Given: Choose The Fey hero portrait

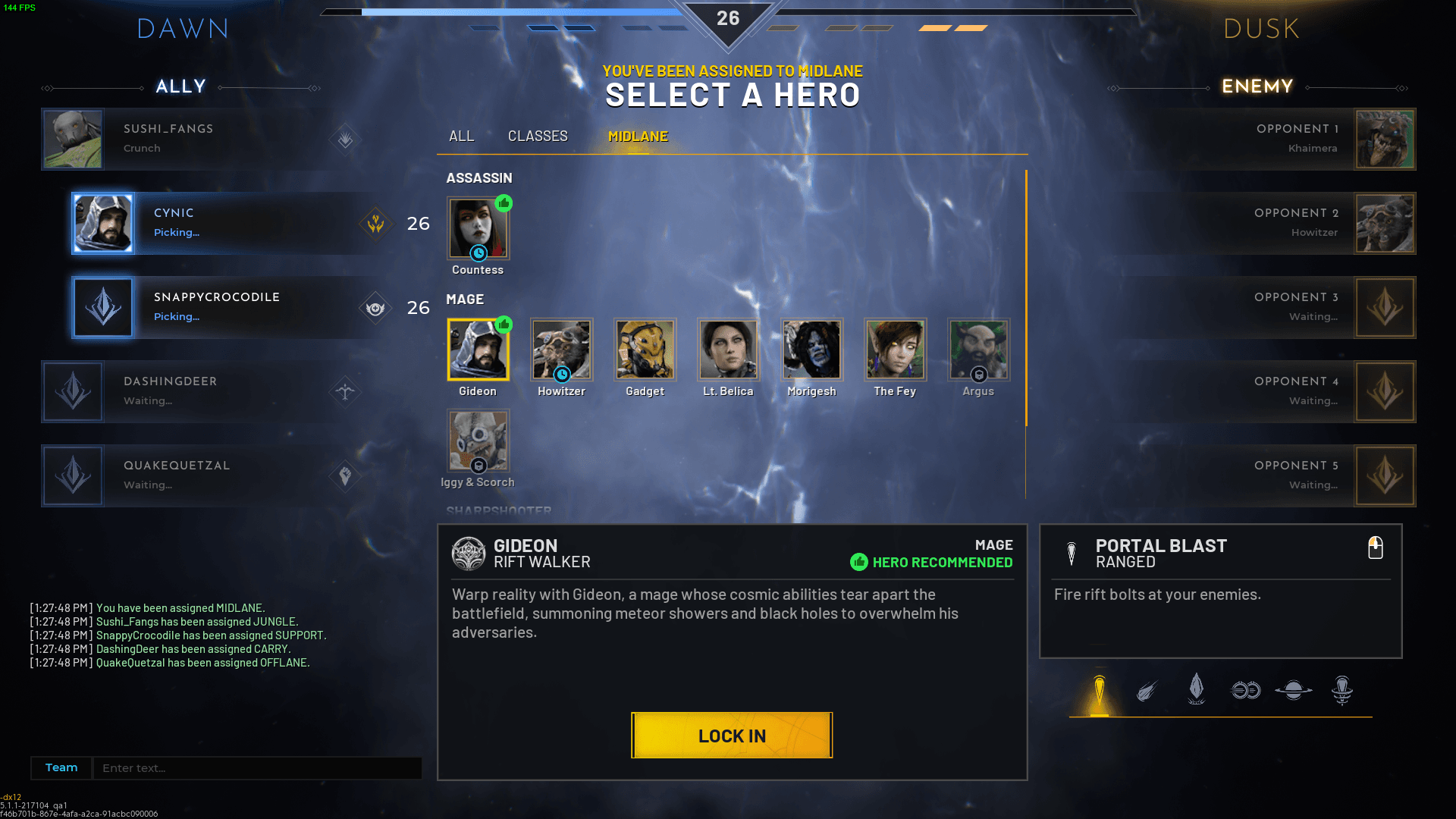Looking at the screenshot, I should (x=895, y=350).
